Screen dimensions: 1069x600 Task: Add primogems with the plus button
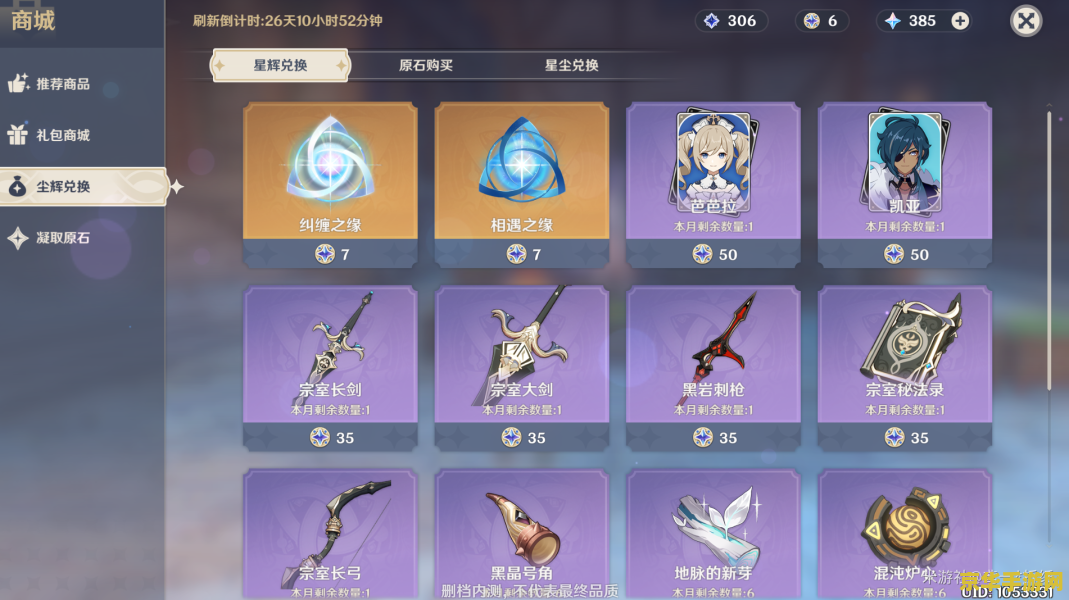pyautogui.click(x=960, y=21)
